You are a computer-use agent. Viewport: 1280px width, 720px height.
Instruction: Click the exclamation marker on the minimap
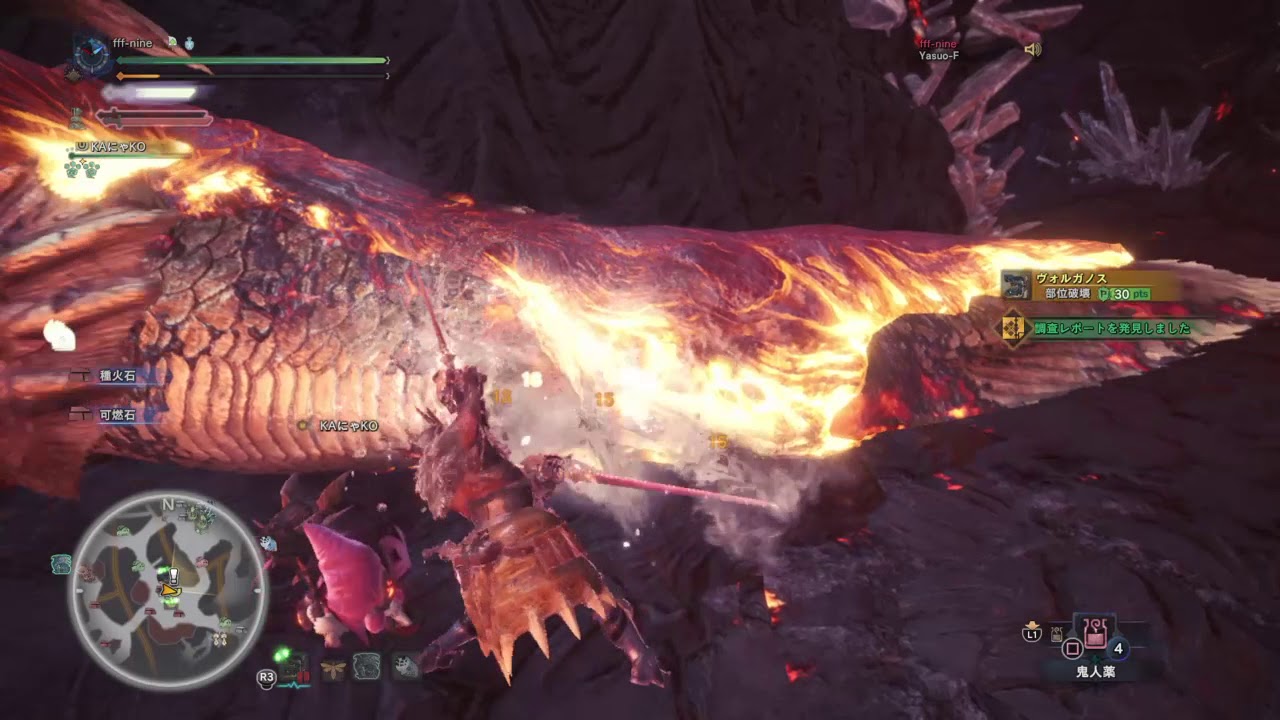point(172,576)
